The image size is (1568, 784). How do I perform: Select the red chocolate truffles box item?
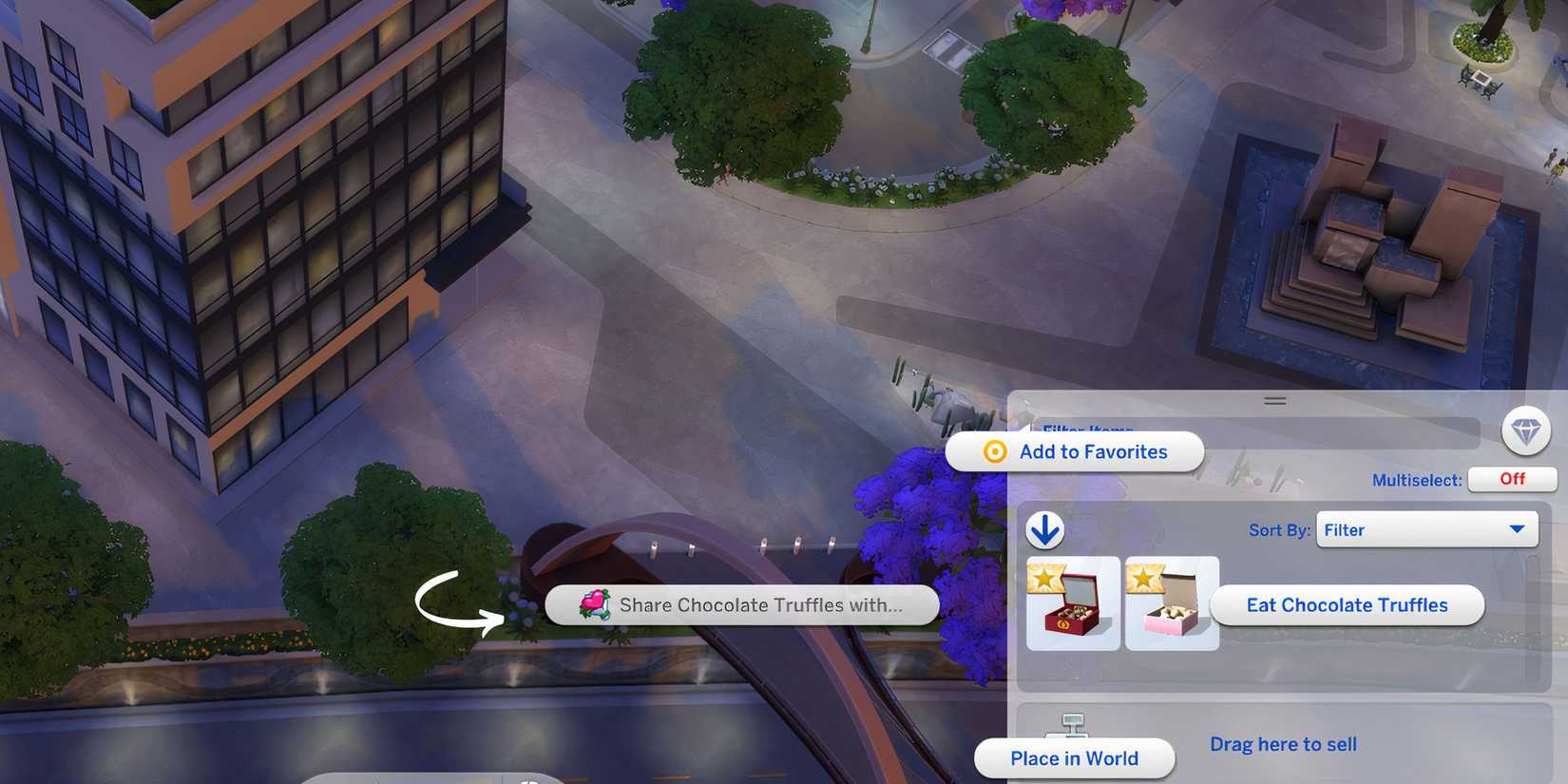(1072, 605)
